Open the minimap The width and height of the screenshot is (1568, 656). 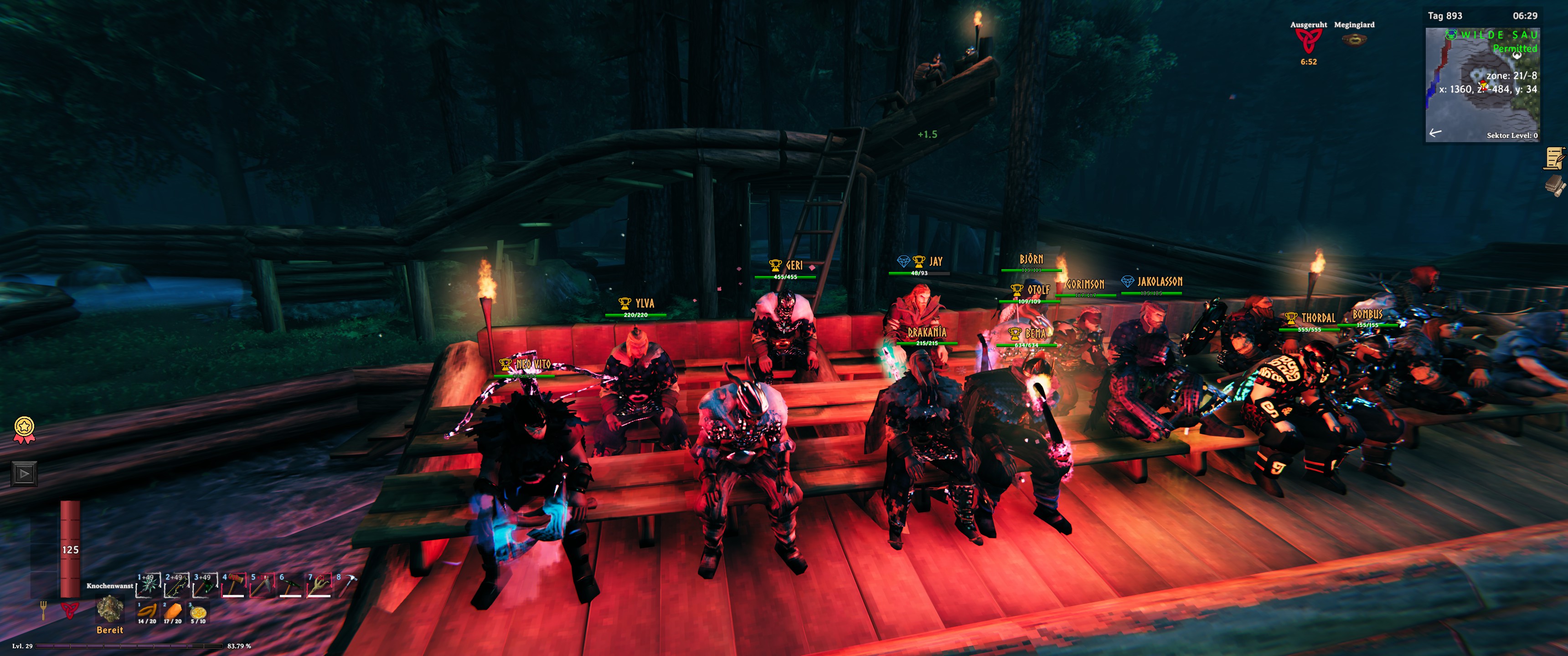click(1482, 85)
